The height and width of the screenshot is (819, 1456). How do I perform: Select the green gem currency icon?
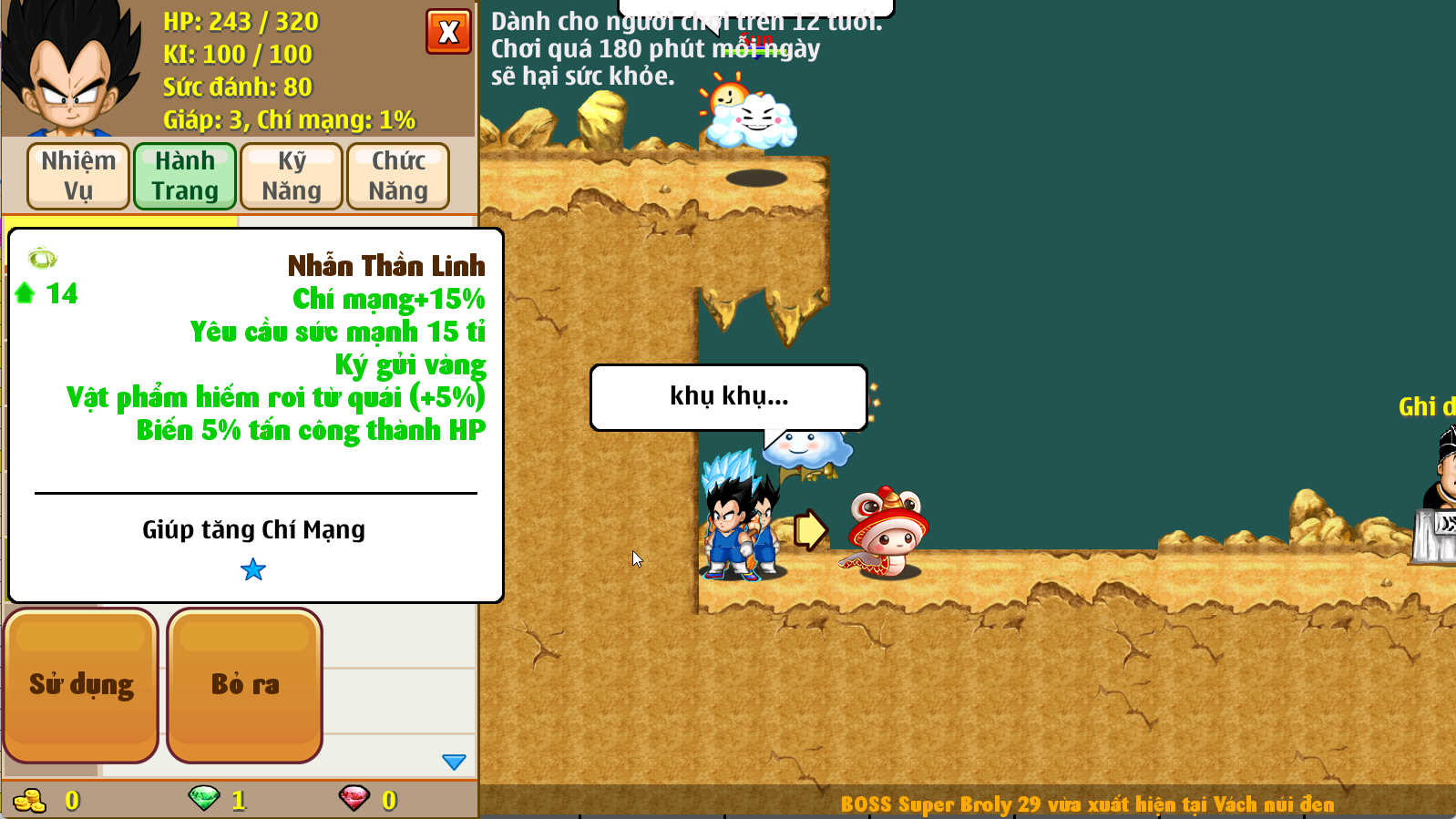[202, 799]
